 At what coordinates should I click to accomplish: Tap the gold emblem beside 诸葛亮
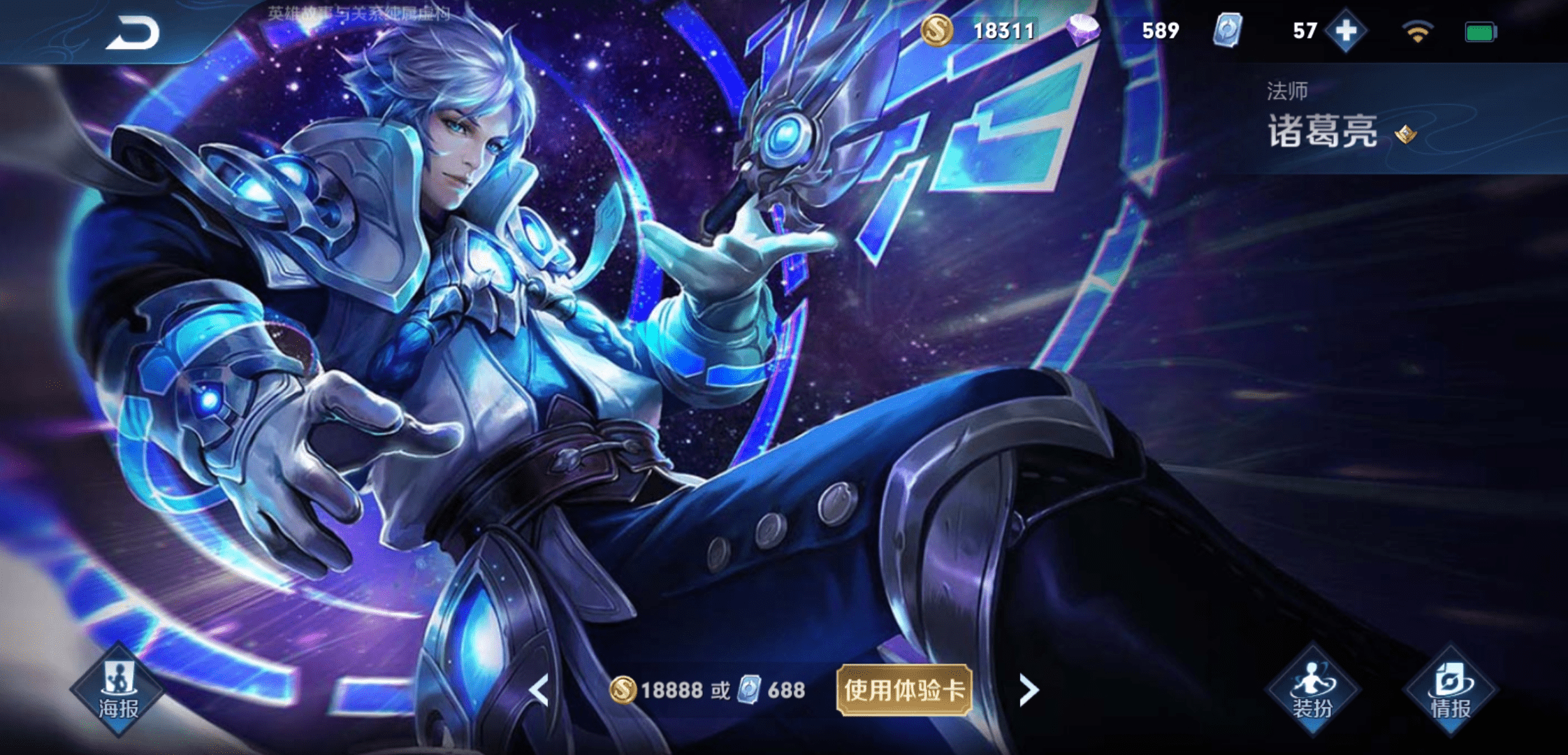click(1405, 134)
